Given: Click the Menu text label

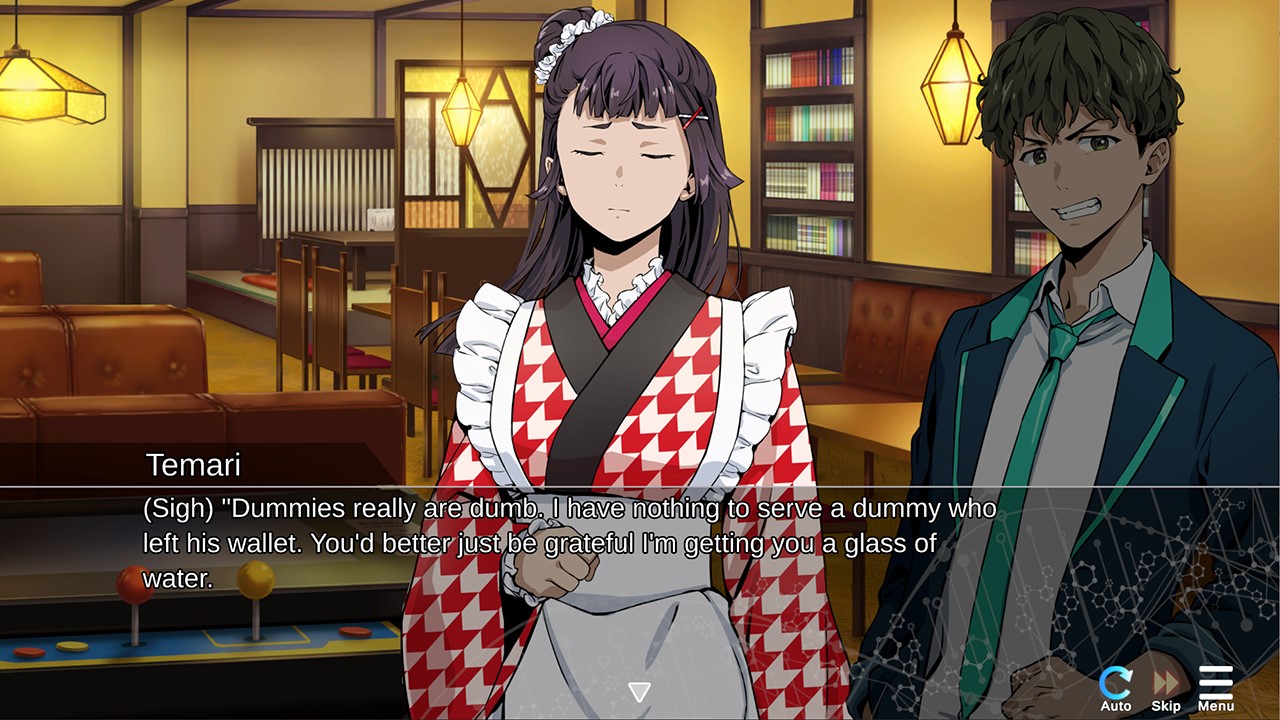Looking at the screenshot, I should [1215, 704].
